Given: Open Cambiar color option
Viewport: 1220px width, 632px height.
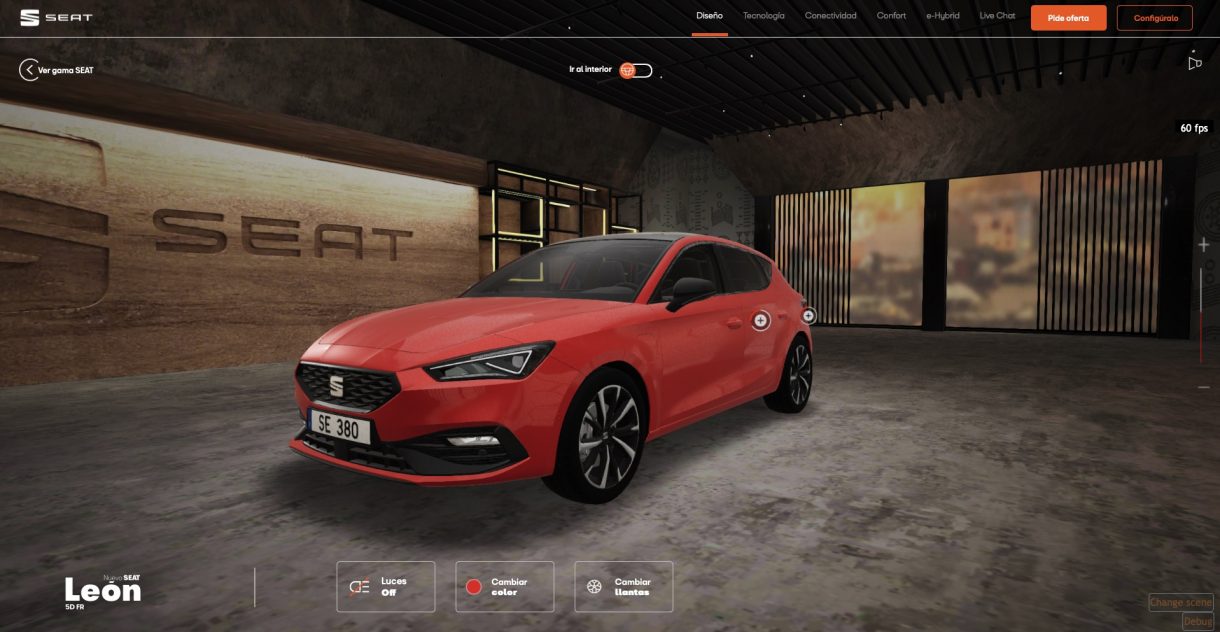Looking at the screenshot, I should click(504, 587).
